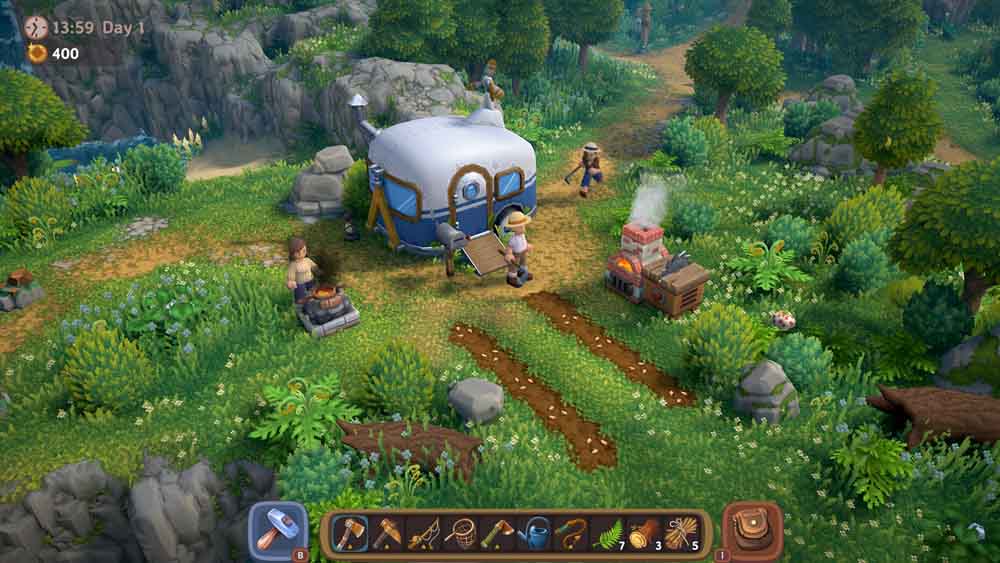
Task: Choose the hoe tool slot
Action: click(x=386, y=534)
